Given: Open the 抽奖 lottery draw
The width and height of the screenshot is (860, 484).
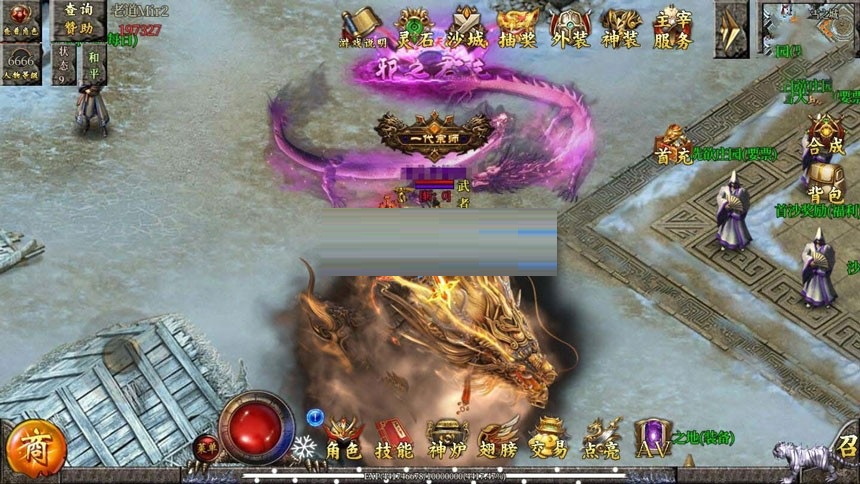Looking at the screenshot, I should point(518,28).
